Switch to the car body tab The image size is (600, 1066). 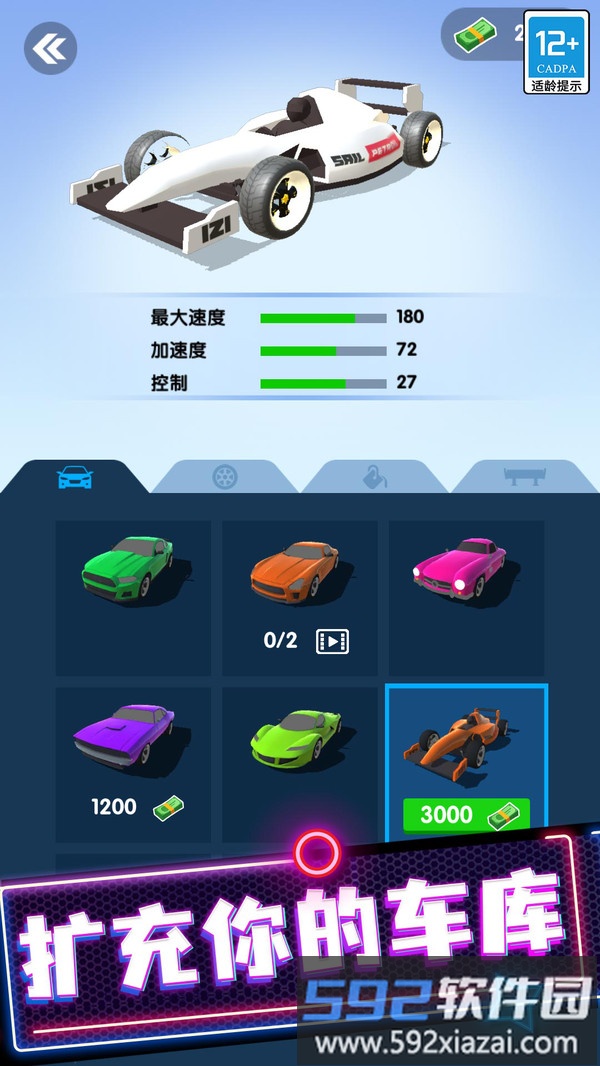(75, 478)
